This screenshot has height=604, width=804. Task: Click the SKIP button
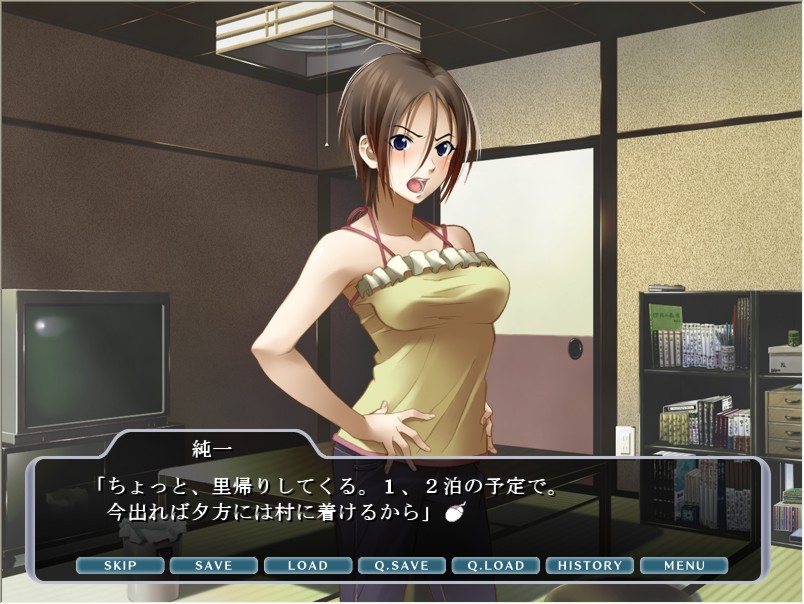120,565
